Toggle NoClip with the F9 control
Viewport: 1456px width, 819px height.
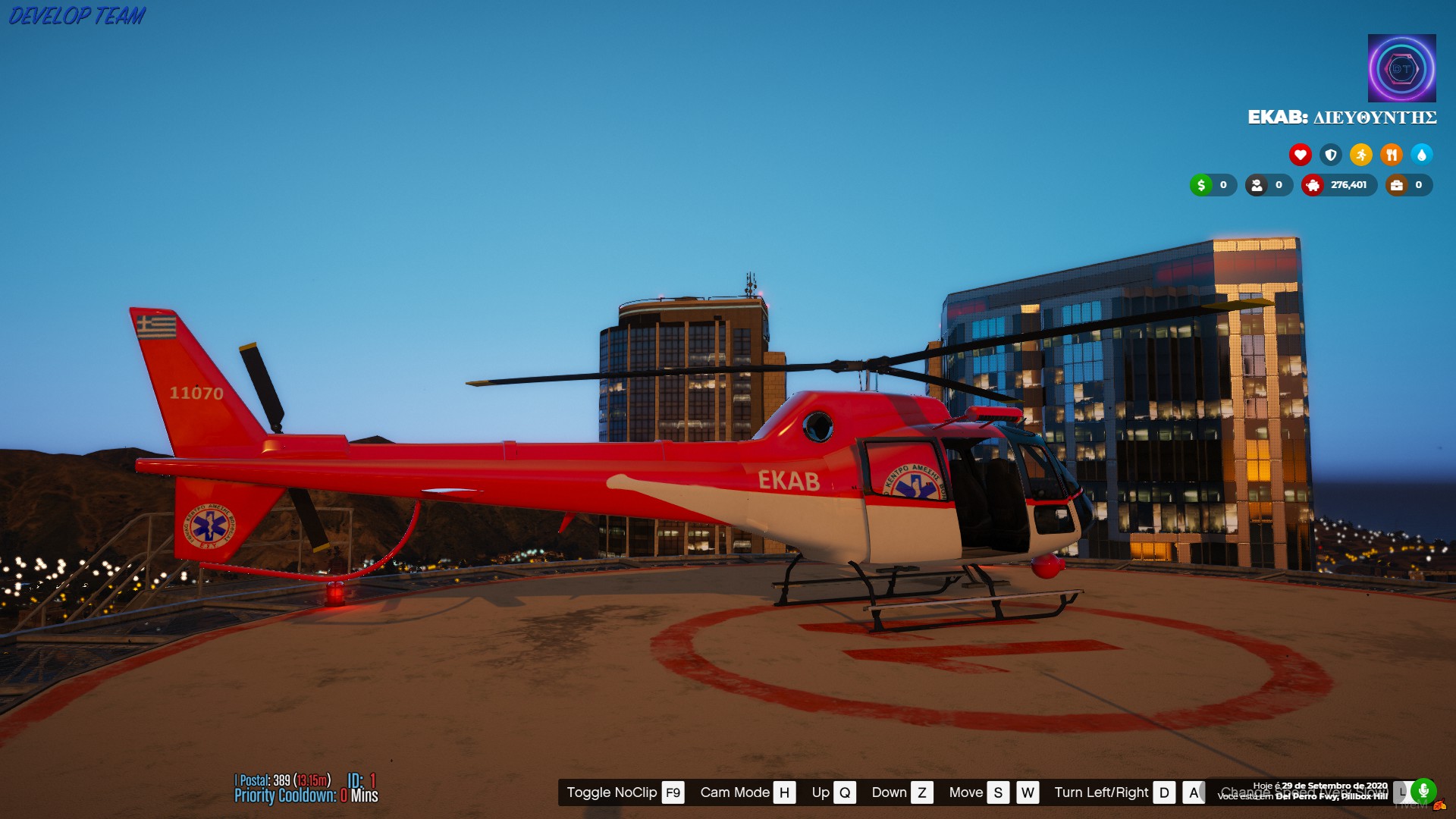click(x=672, y=792)
